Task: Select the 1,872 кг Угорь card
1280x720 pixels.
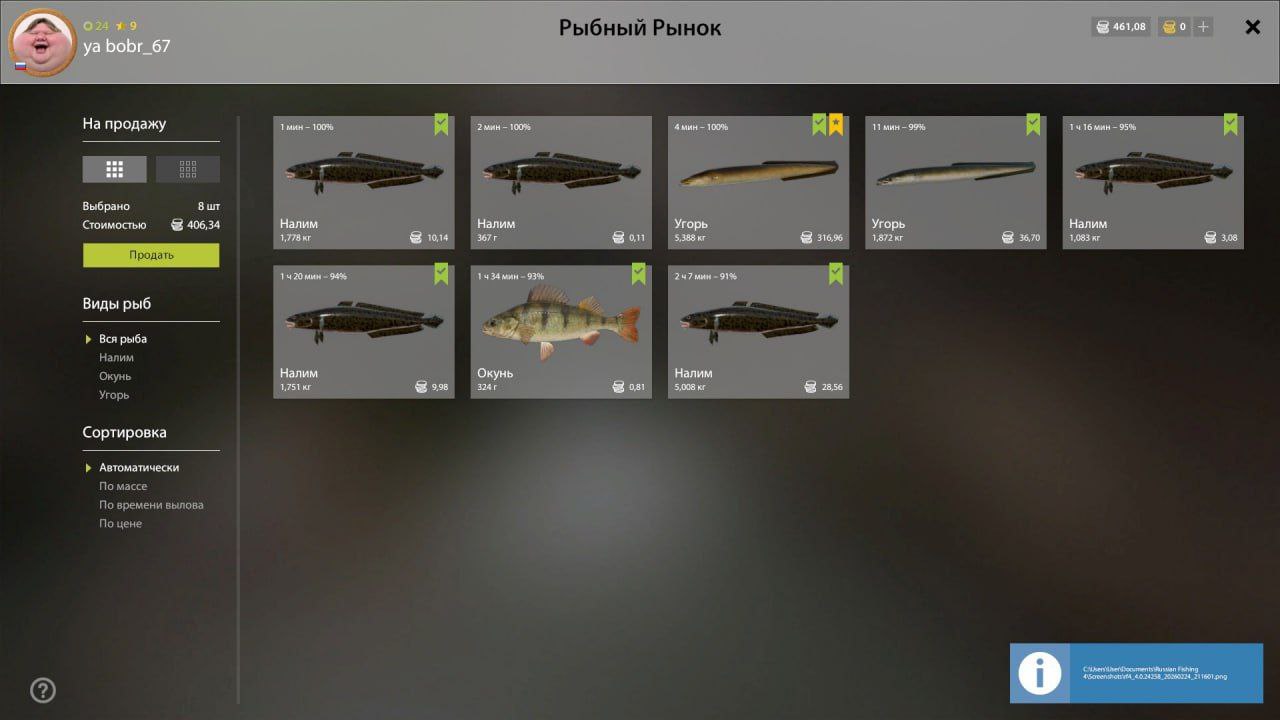Action: pyautogui.click(x=955, y=182)
